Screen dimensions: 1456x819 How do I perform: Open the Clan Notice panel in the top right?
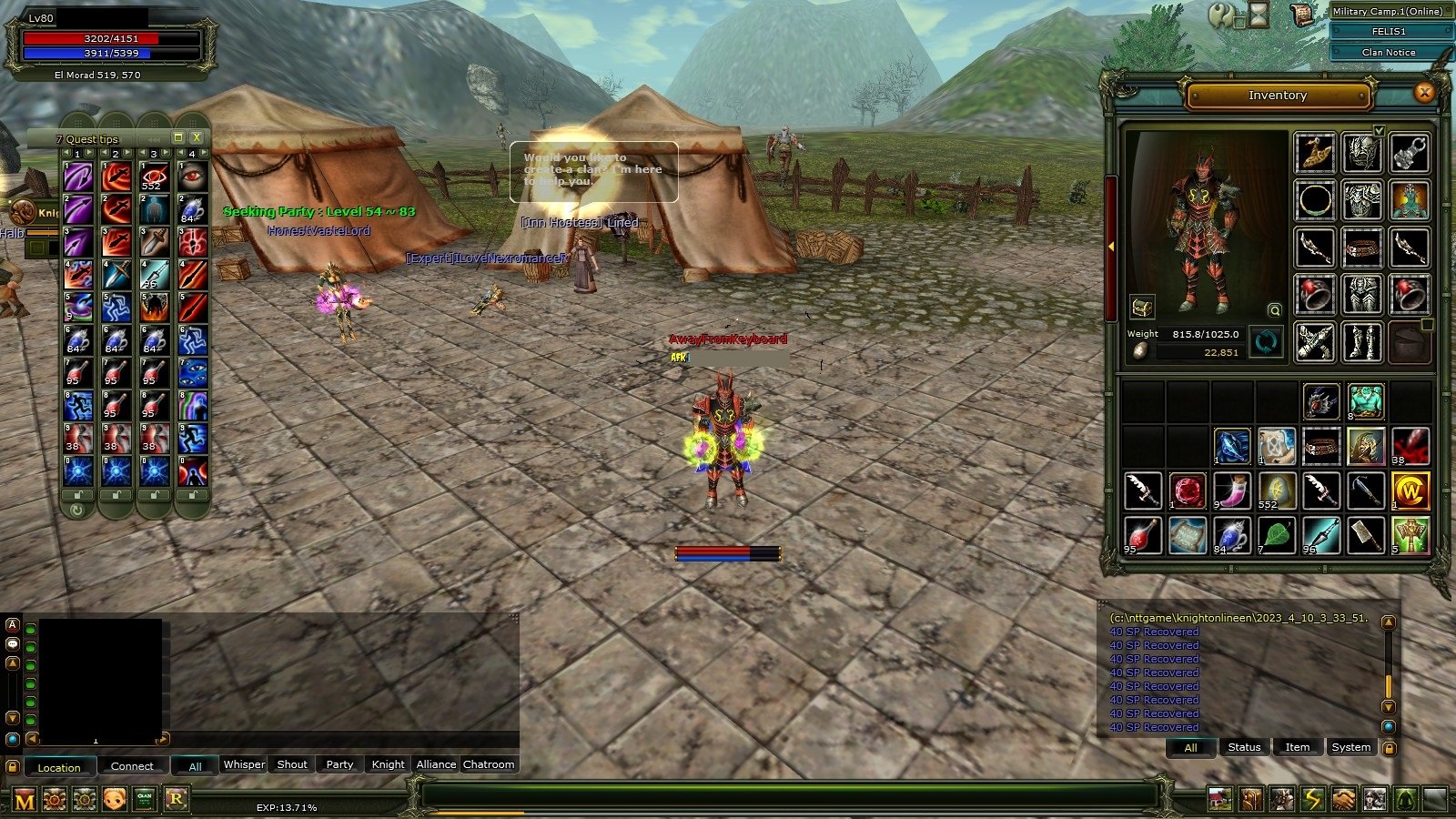pos(1390,52)
